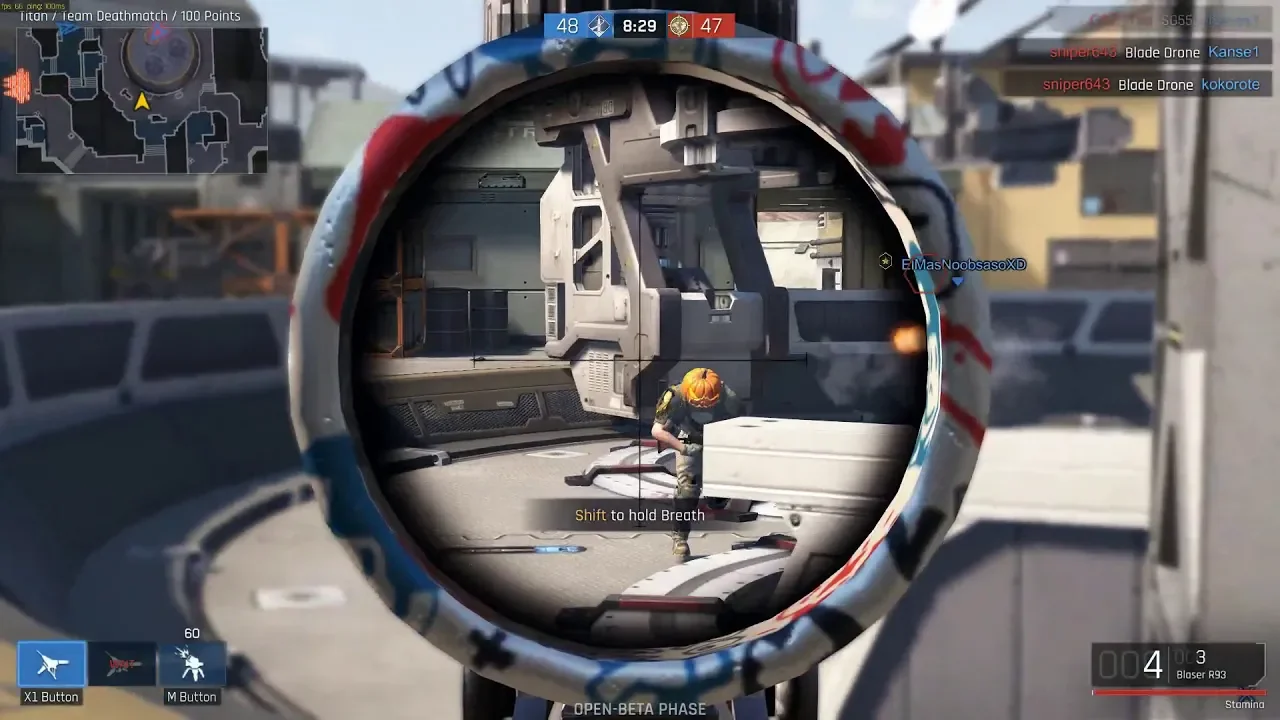Click the Blaser R93 weapon panel

1177,665
